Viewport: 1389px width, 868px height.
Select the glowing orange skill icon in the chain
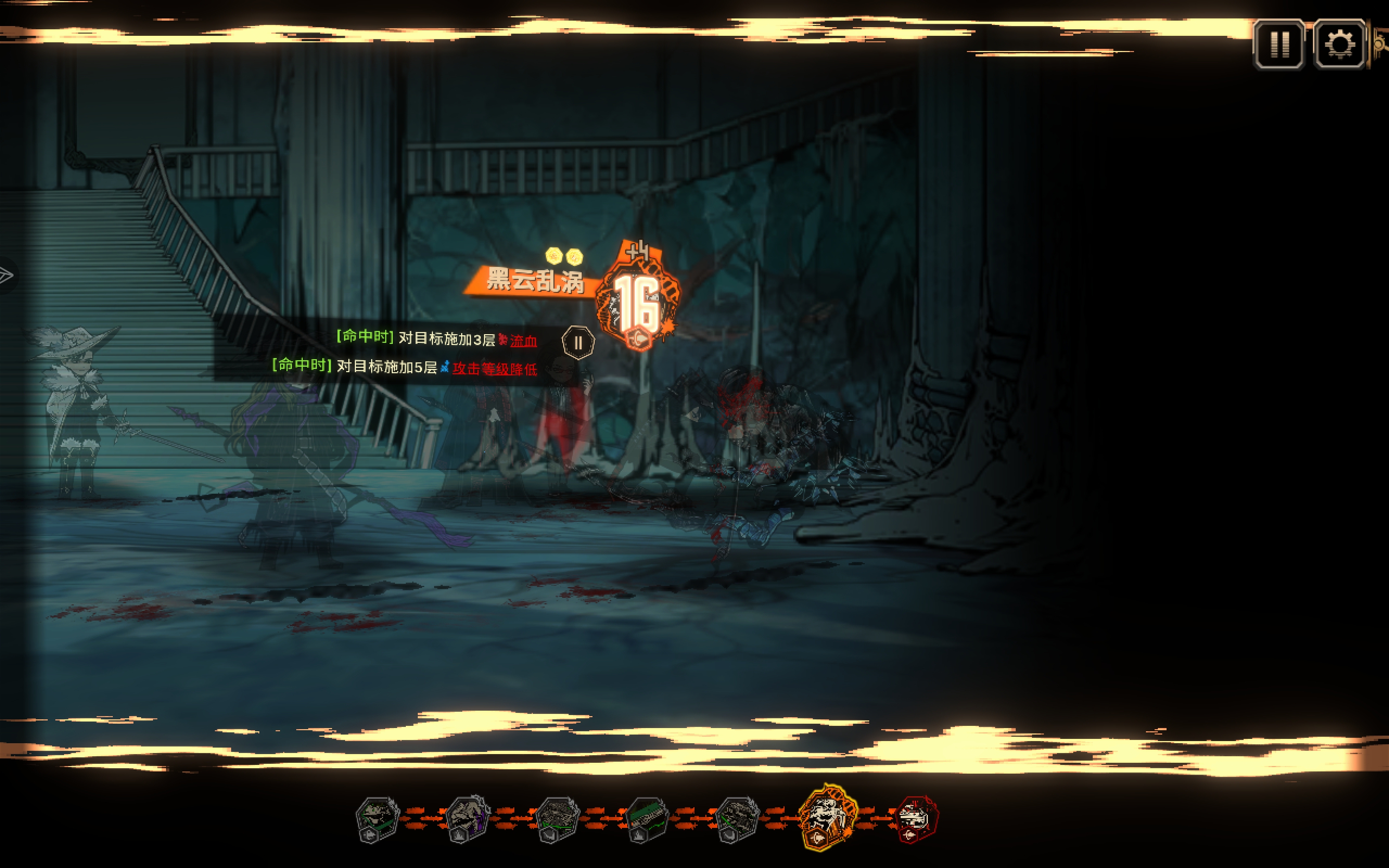click(827, 816)
